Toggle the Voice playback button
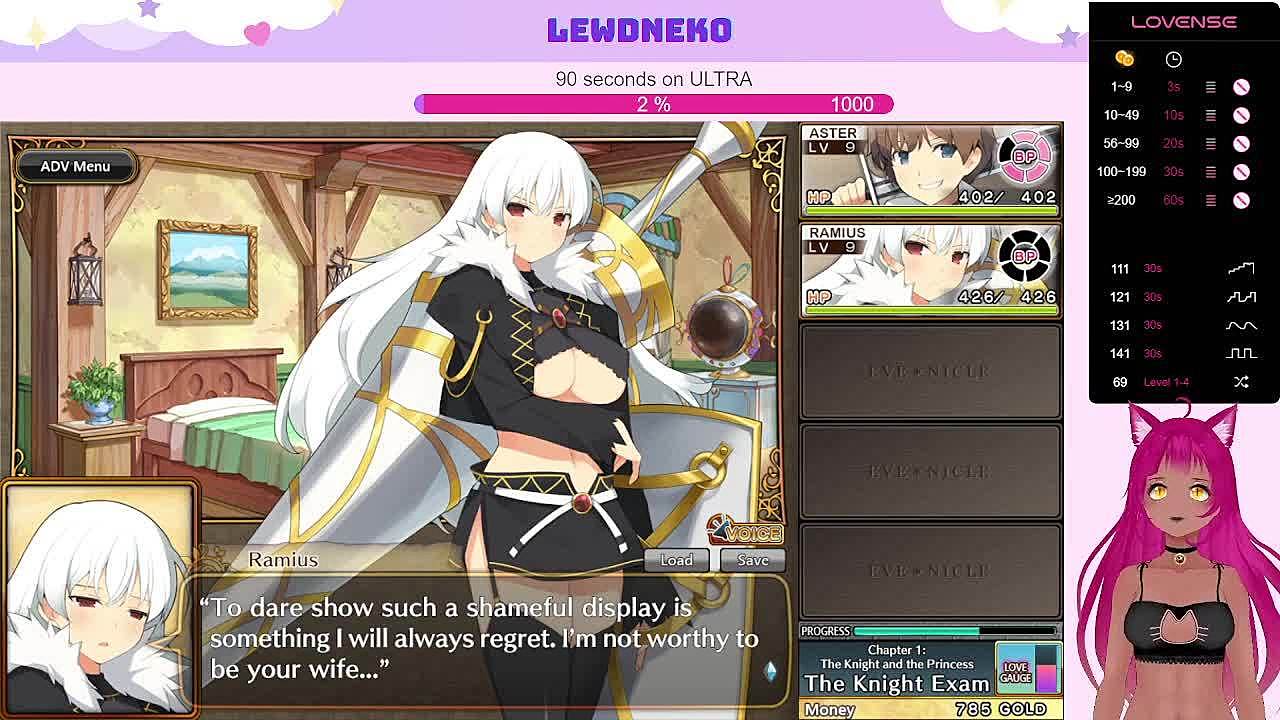Image resolution: width=1280 pixels, height=720 pixels. [745, 531]
